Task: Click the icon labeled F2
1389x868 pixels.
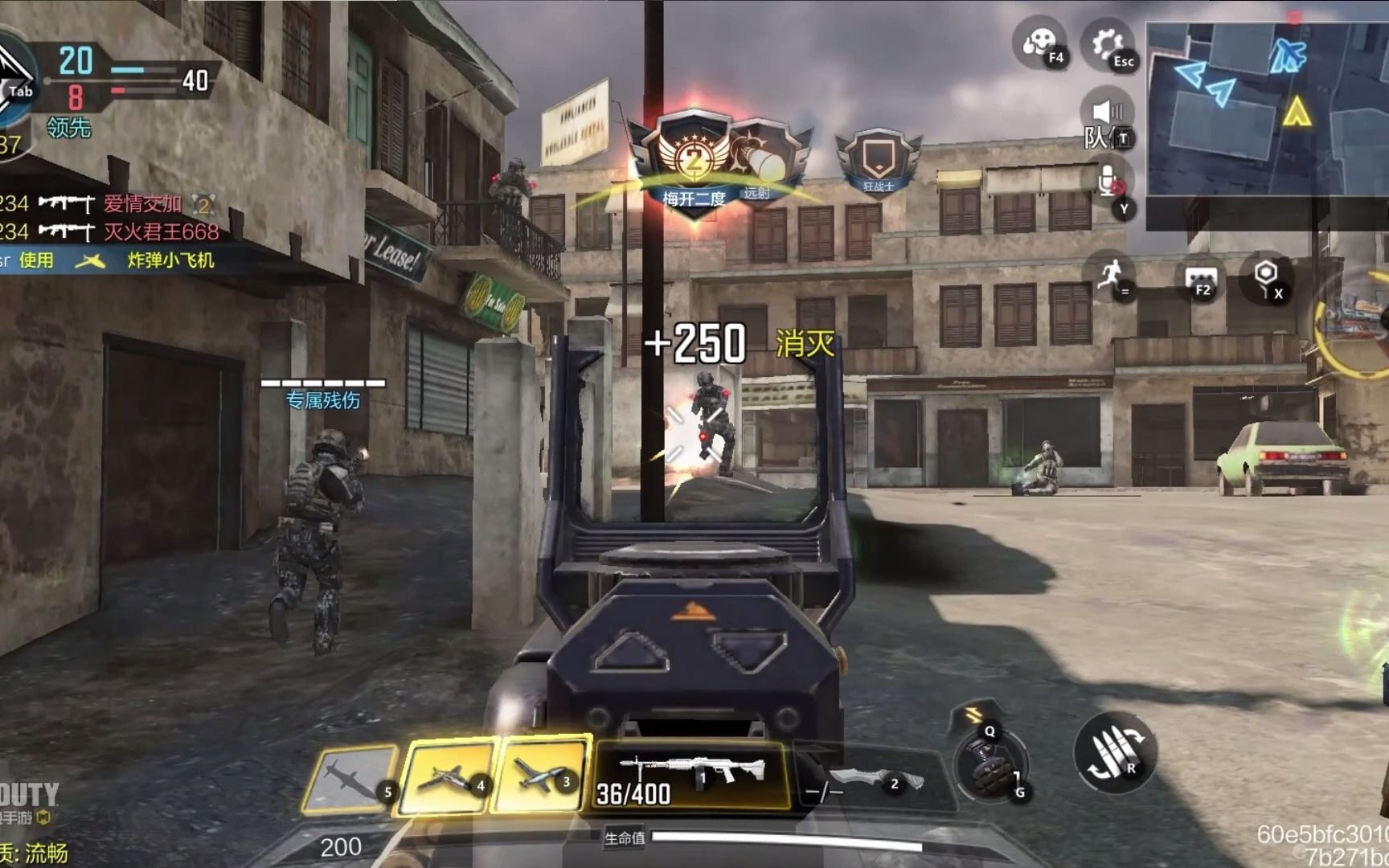Action: 1201,280
